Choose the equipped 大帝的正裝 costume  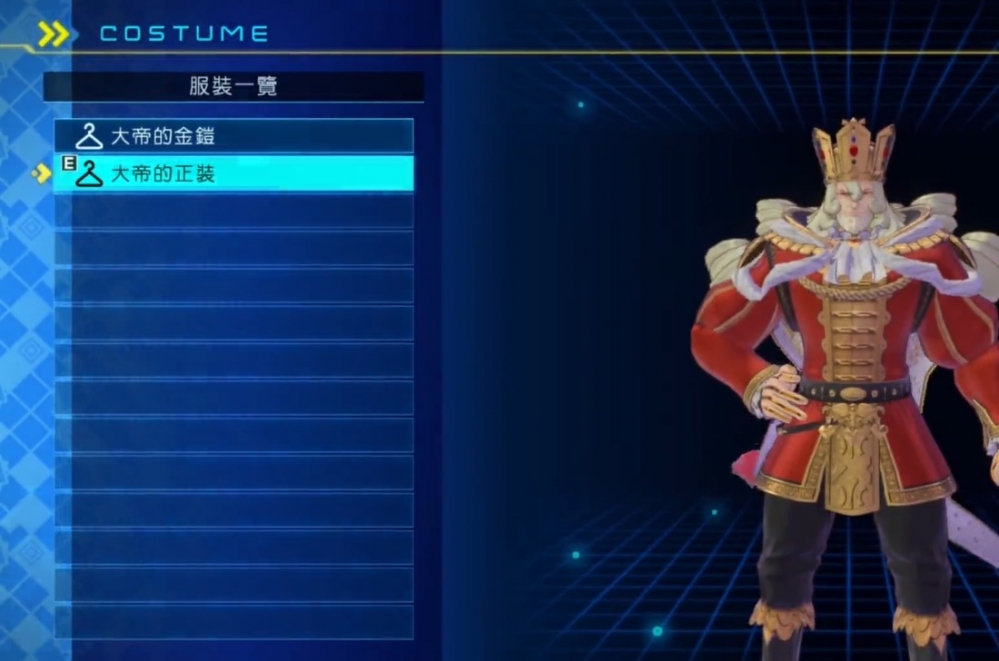point(234,174)
